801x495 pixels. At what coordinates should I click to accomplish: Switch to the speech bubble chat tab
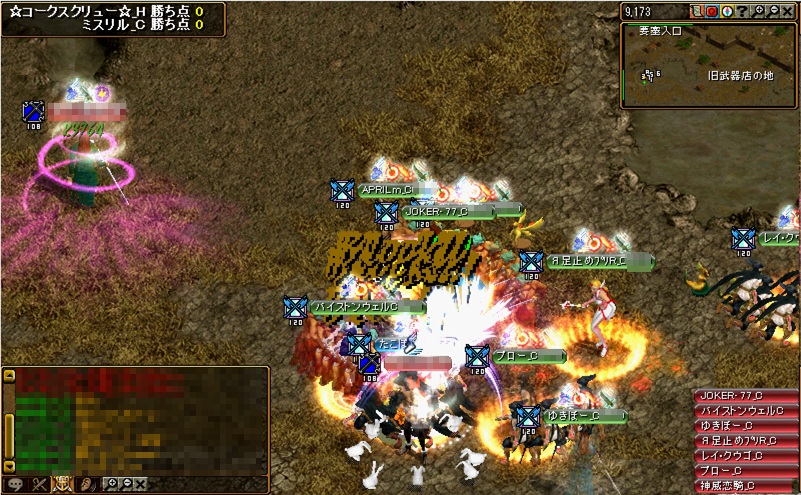click(14, 484)
